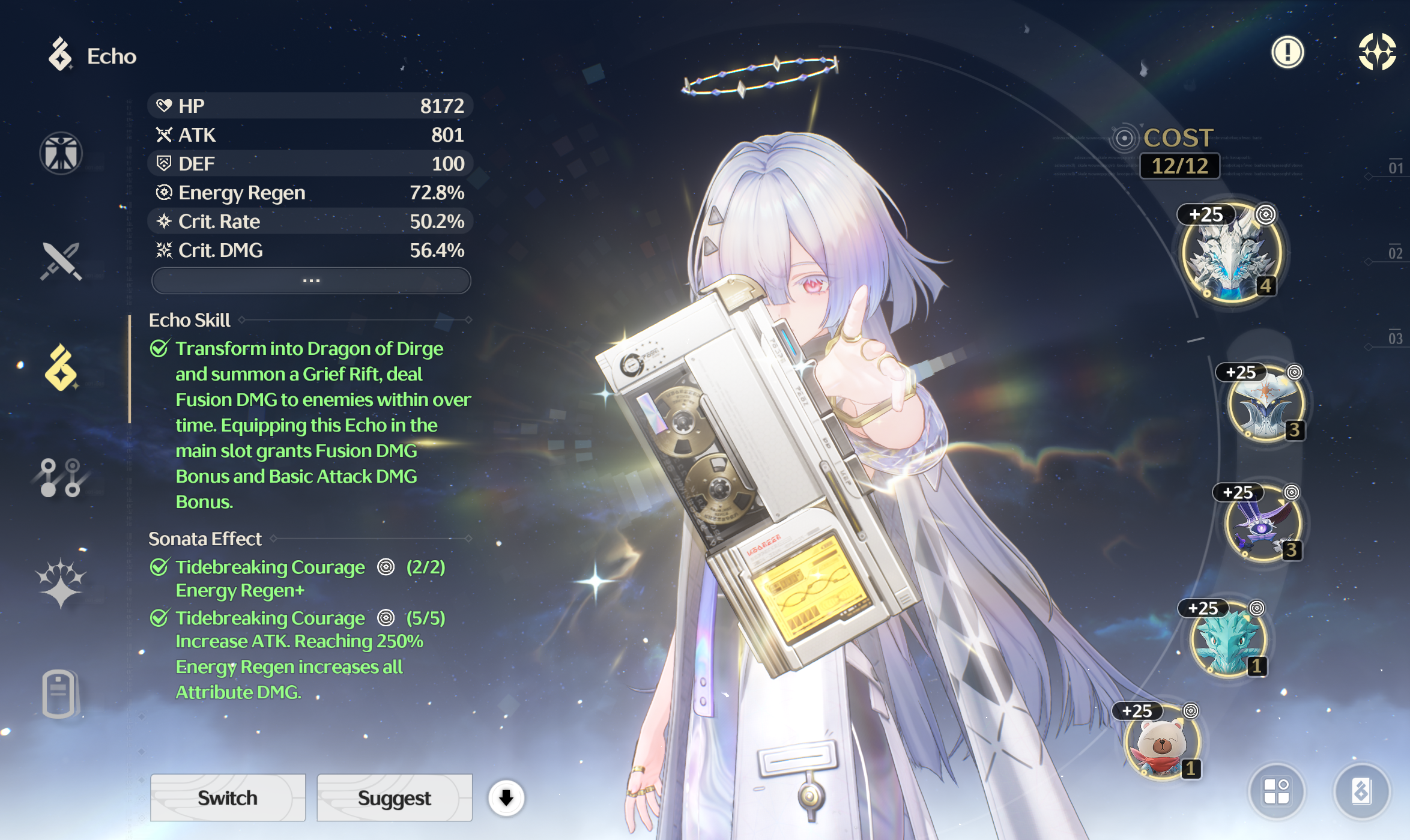Click the round down-arrow button
Viewport: 1410px width, 840px height.
coord(506,798)
